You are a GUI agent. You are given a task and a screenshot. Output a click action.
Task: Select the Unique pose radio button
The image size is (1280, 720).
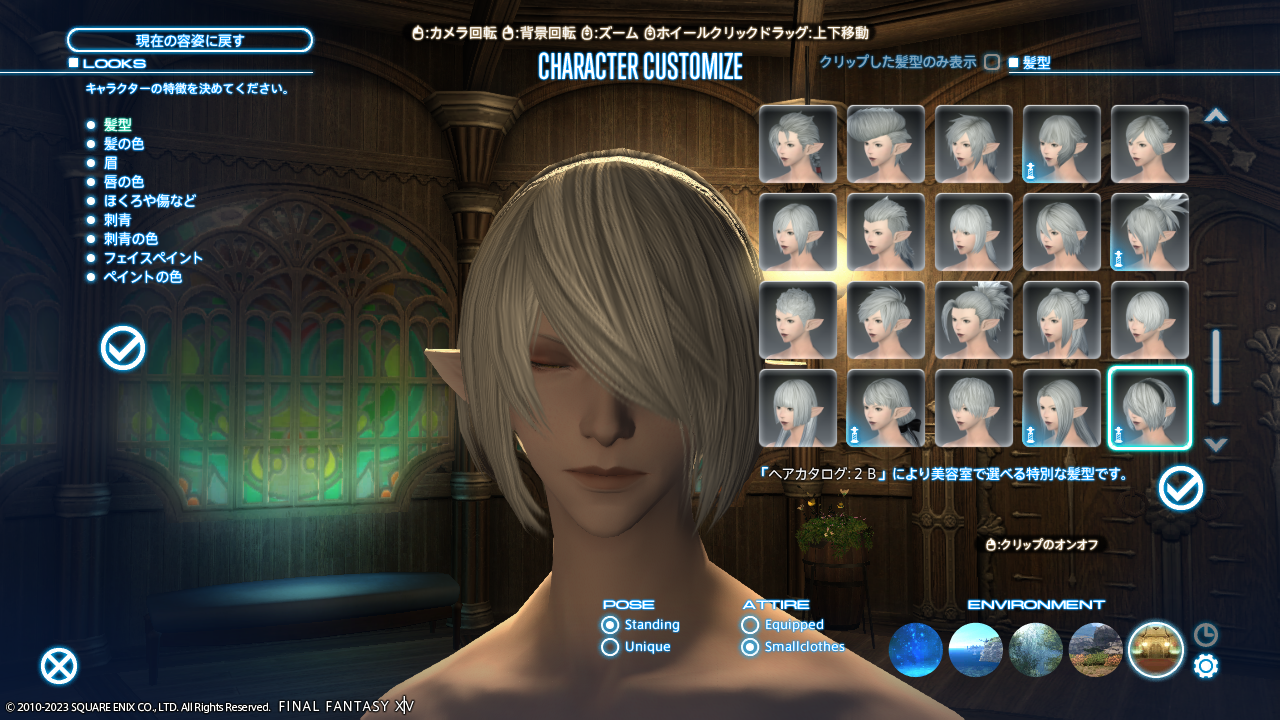tap(609, 647)
